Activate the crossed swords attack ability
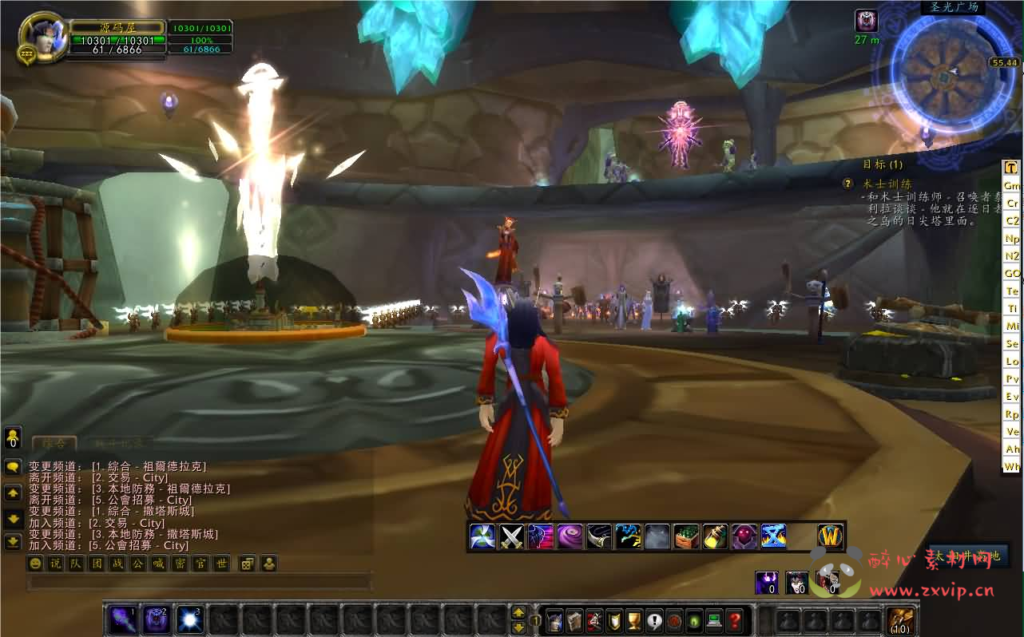 (x=512, y=537)
